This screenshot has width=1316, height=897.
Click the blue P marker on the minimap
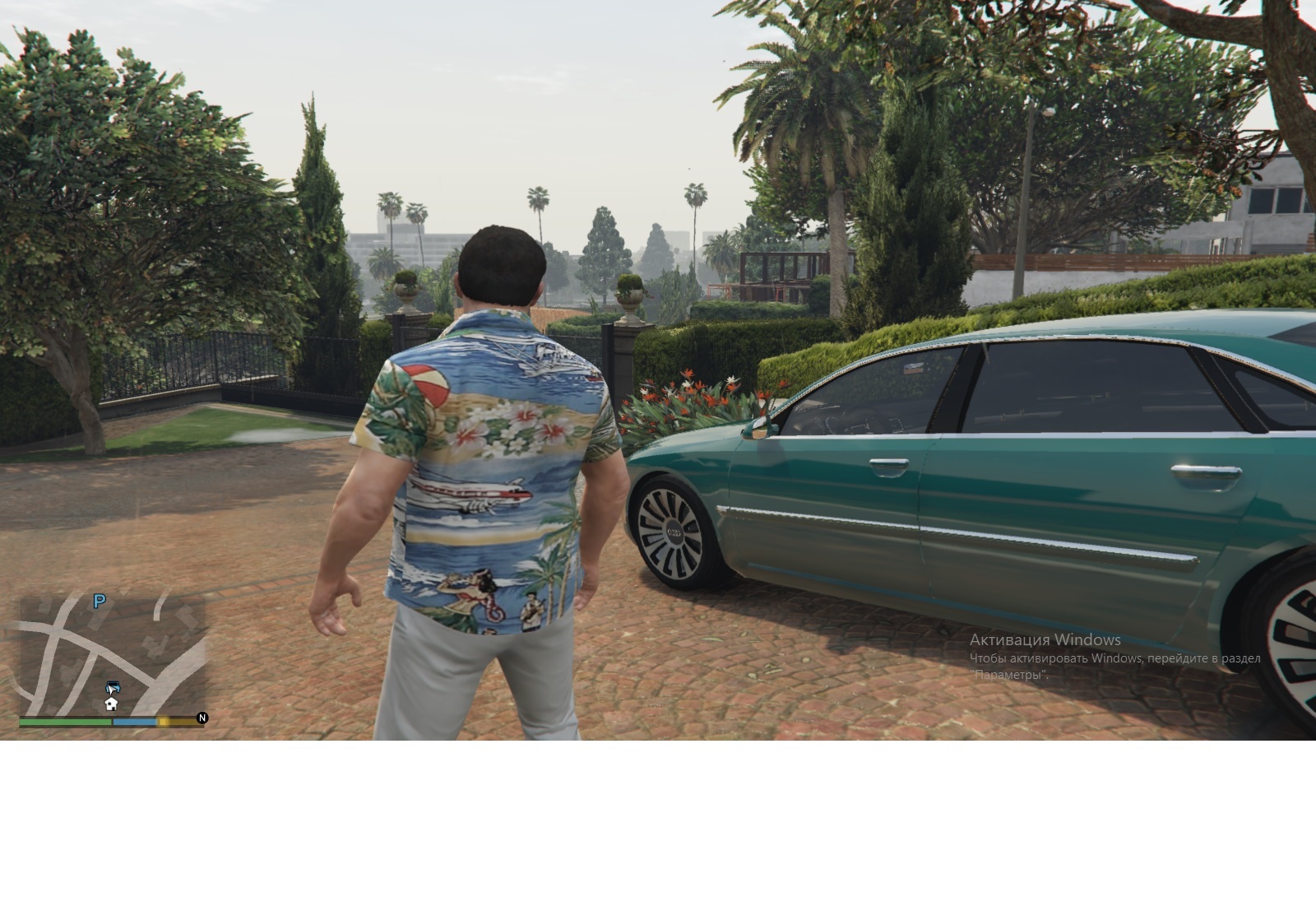tap(100, 602)
